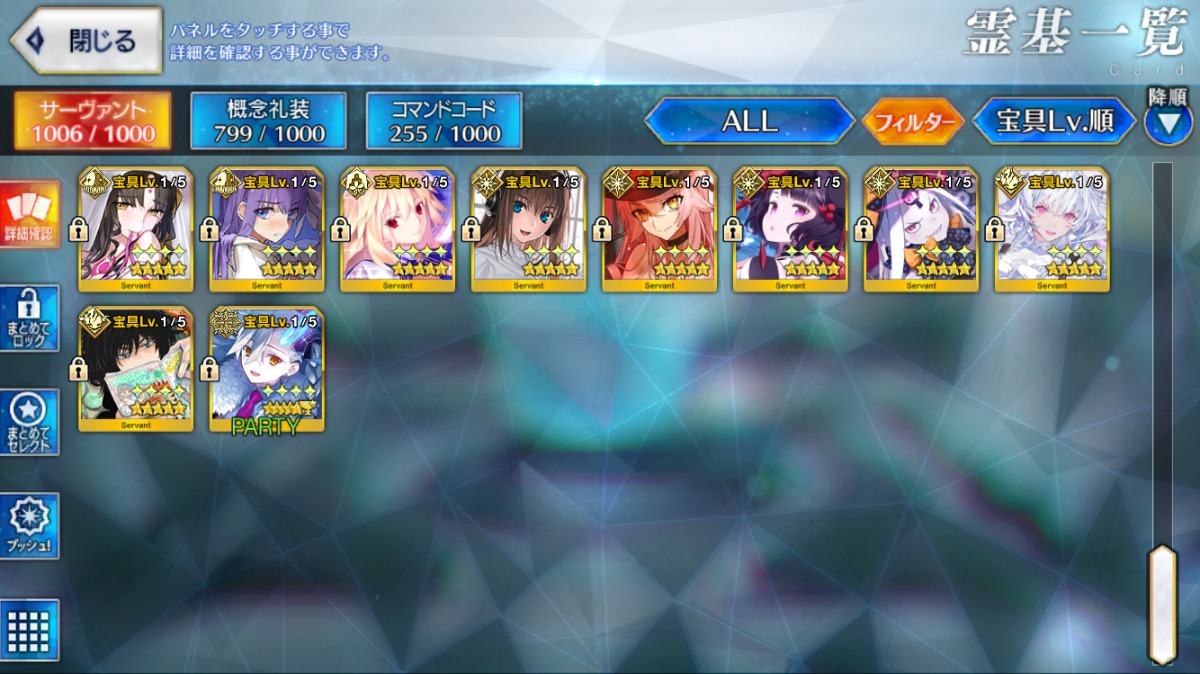Pick the red-armored pink-haired servant card
Viewport: 1200px width, 674px height.
(x=659, y=229)
